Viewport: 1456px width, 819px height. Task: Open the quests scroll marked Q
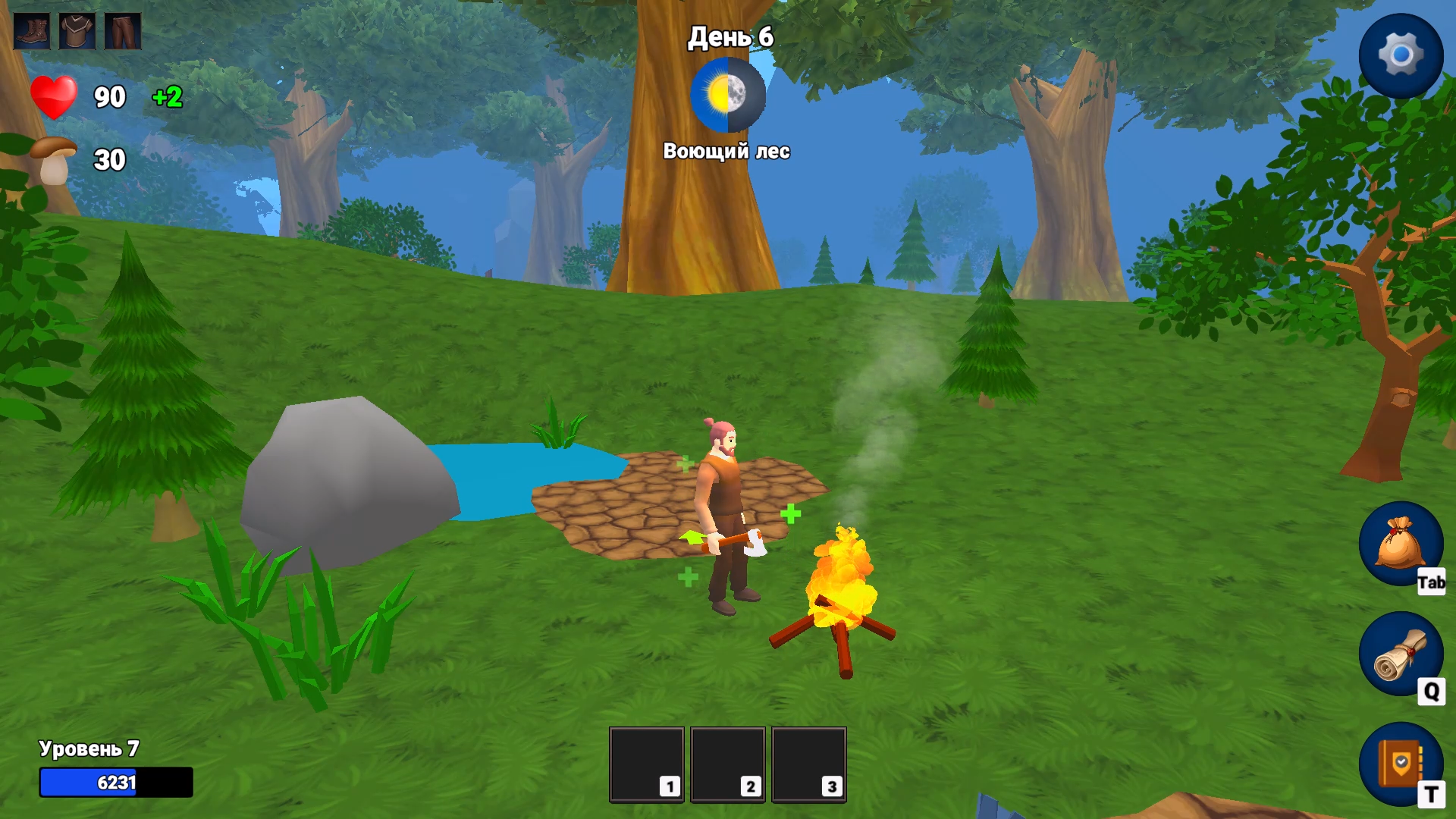pyautogui.click(x=1402, y=654)
